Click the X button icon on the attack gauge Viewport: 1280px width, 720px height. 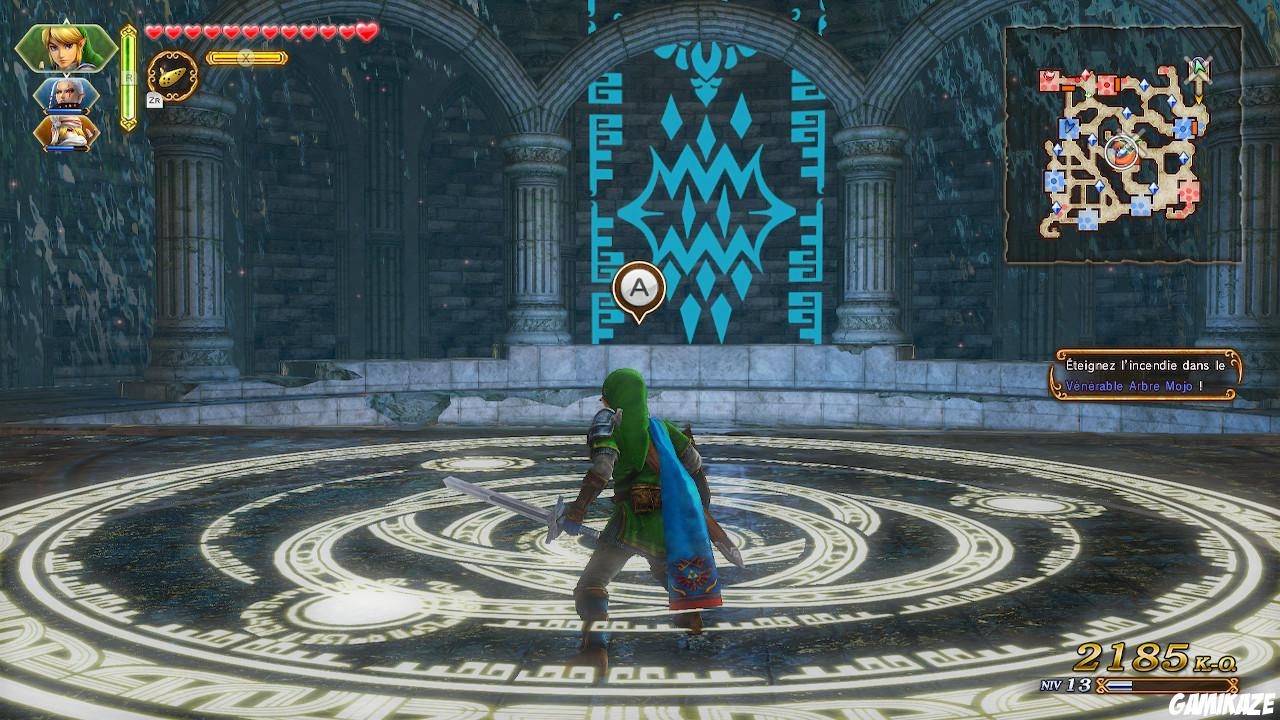tap(245, 58)
